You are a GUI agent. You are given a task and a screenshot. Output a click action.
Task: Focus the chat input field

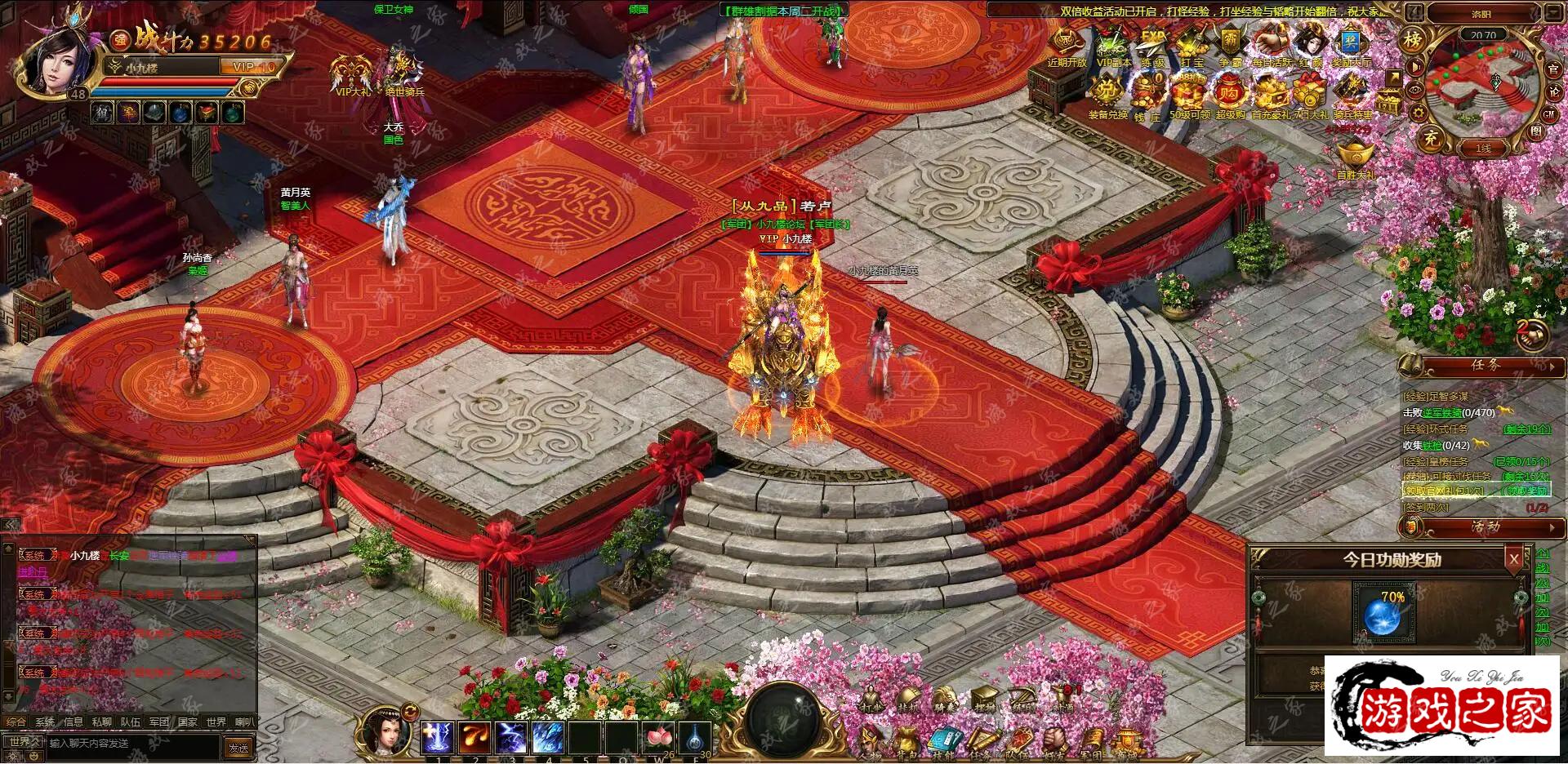click(131, 744)
